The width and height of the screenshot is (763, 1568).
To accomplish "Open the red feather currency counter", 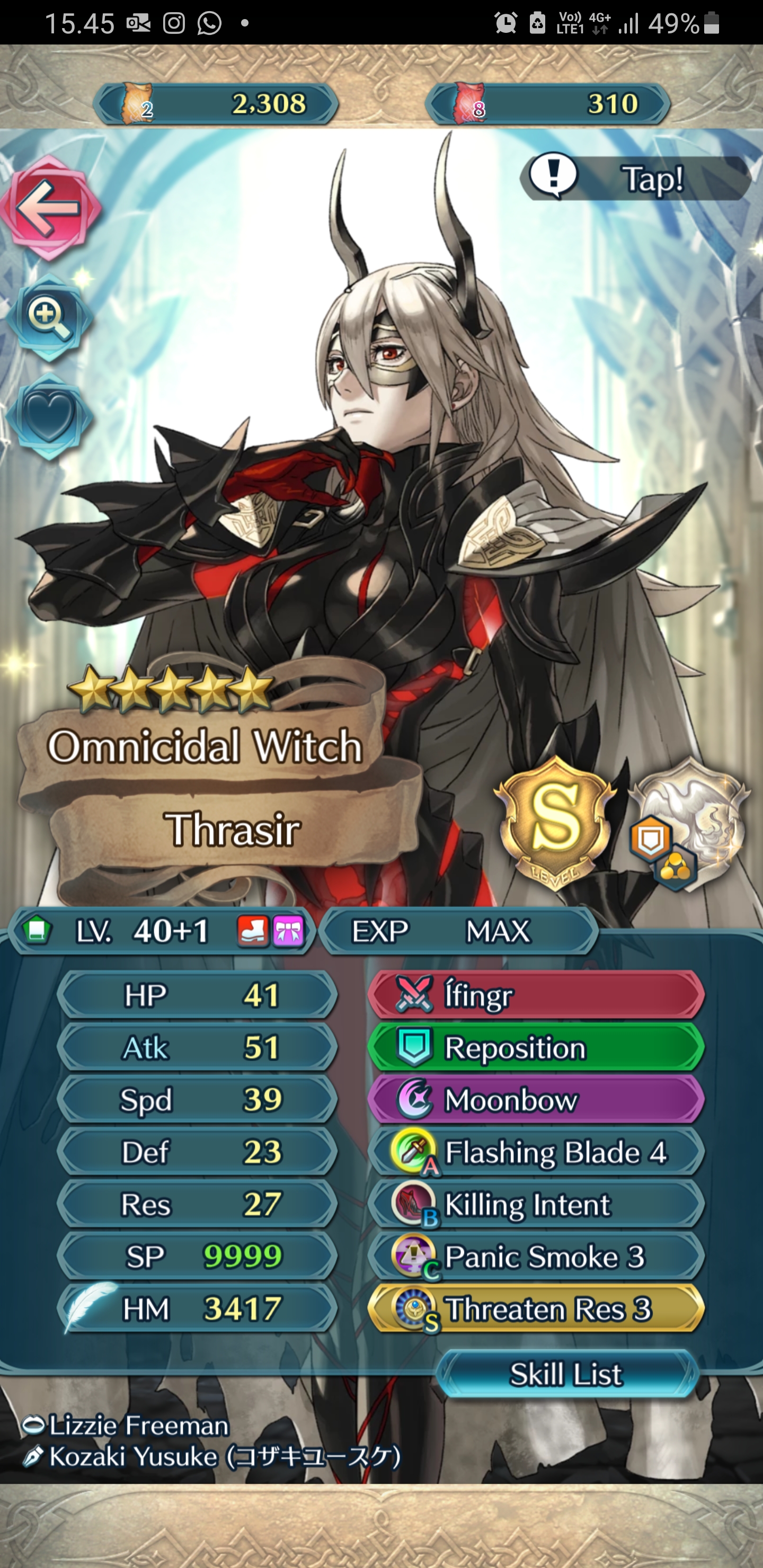I will (548, 103).
